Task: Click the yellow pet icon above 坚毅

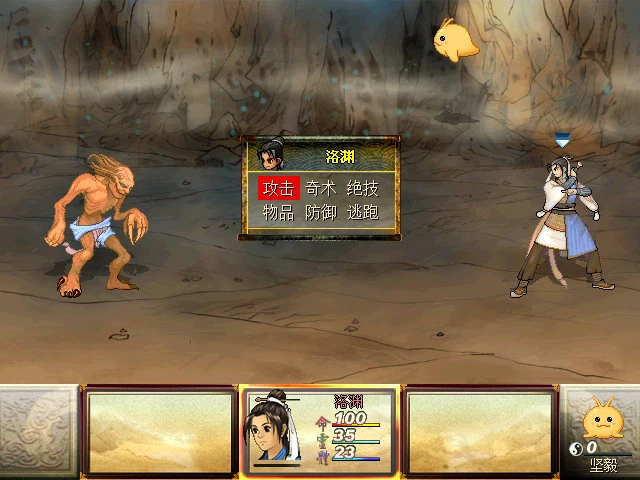Action: [602, 416]
